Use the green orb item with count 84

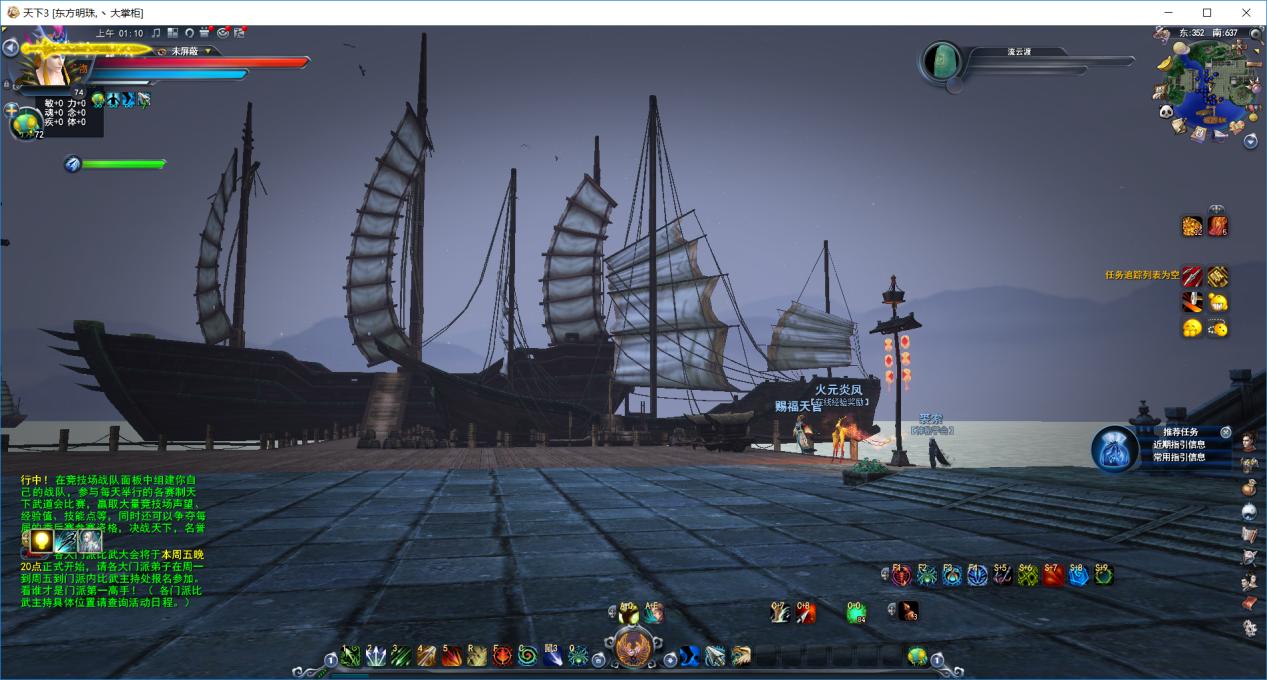(x=856, y=613)
